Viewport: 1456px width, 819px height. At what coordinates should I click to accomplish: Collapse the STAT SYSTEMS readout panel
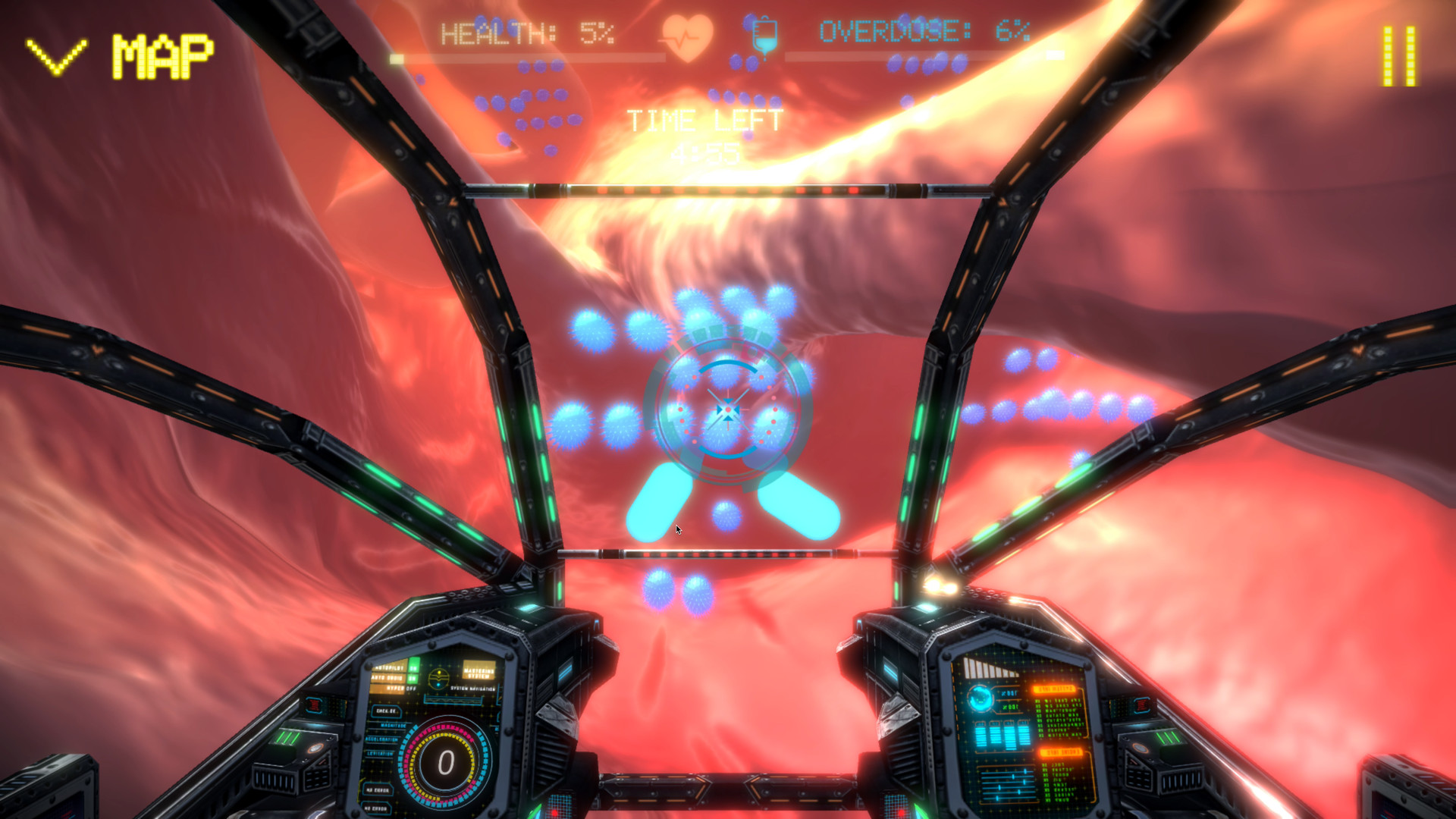pyautogui.click(x=1053, y=687)
